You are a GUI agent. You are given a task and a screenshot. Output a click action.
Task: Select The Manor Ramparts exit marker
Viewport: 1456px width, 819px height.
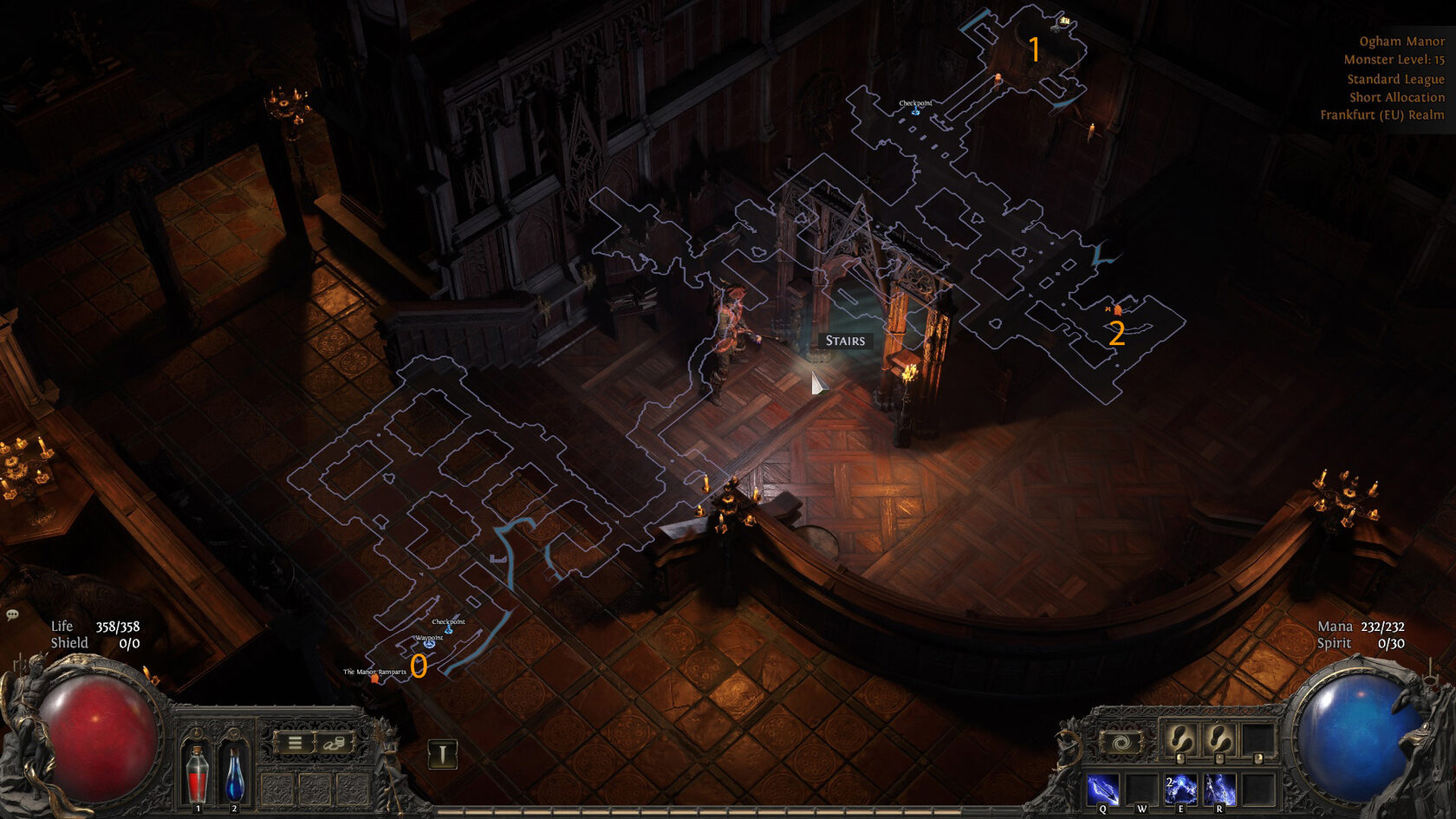pyautogui.click(x=375, y=679)
